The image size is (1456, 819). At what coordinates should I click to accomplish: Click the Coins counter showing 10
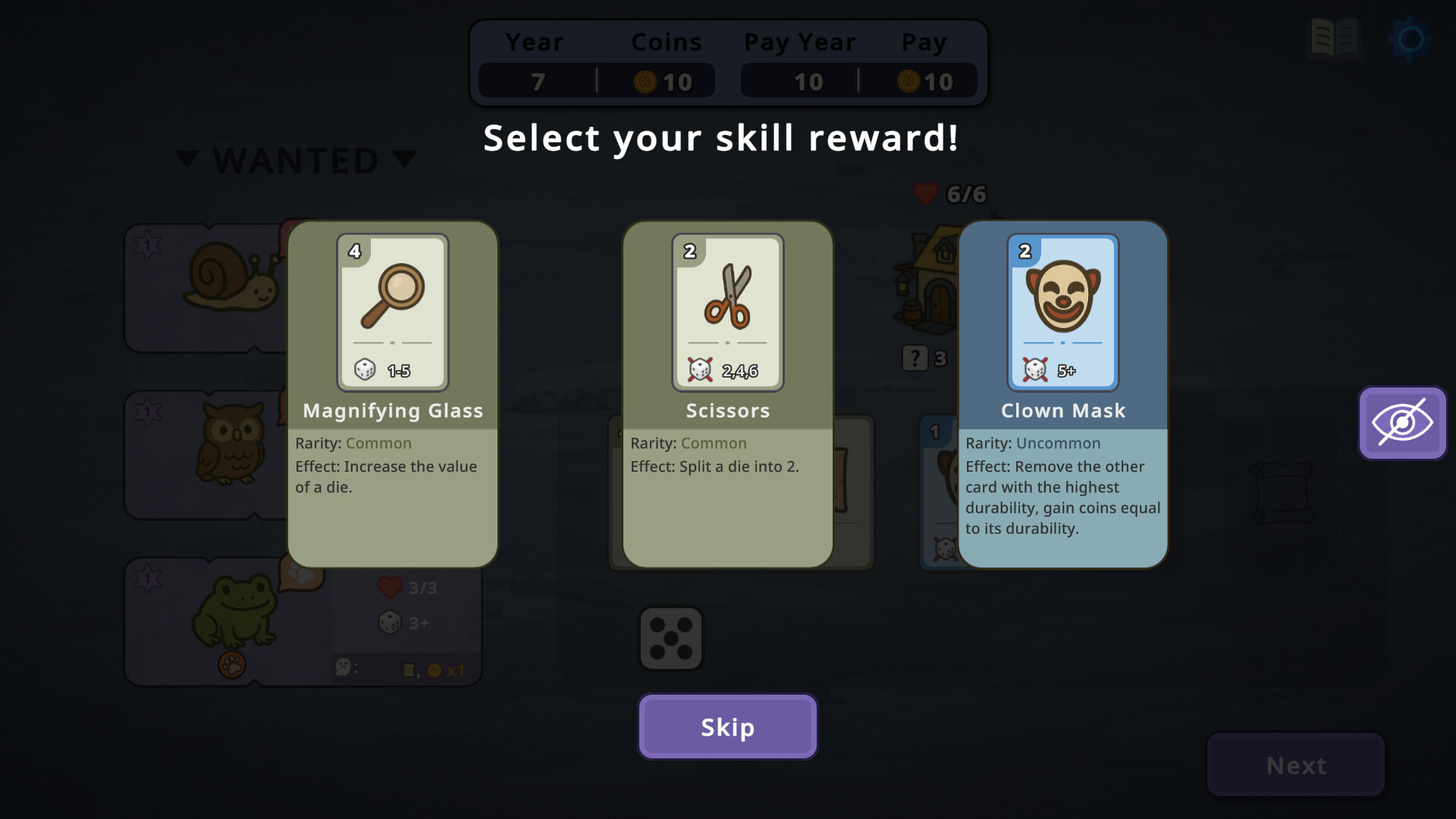(x=666, y=81)
